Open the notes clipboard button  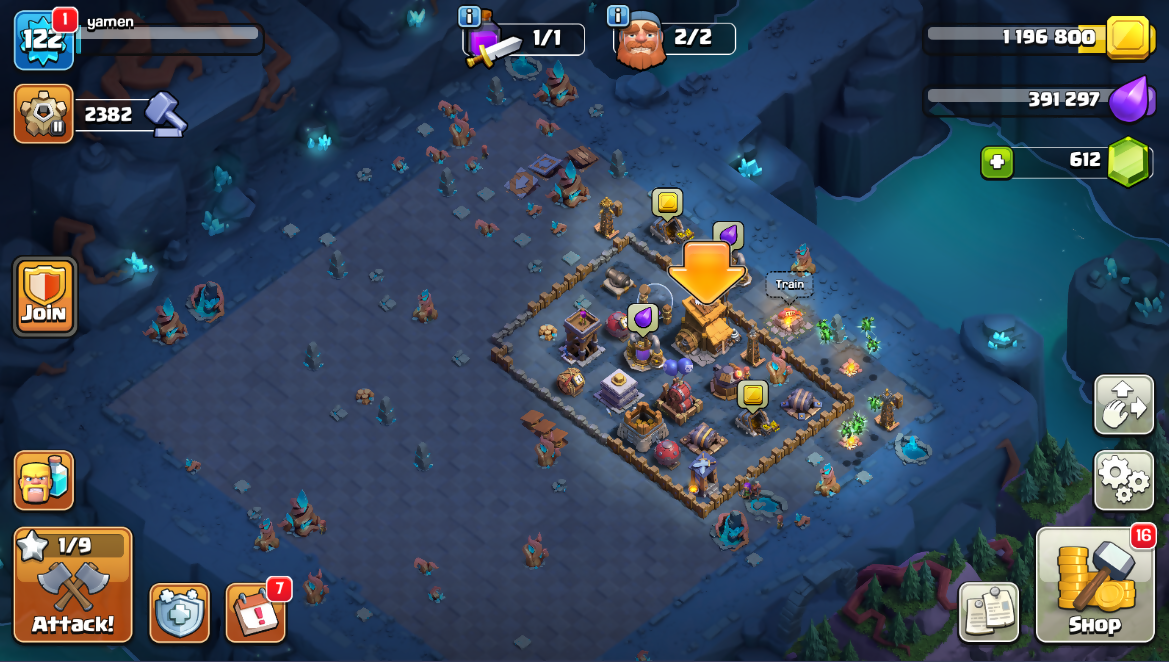coord(988,612)
